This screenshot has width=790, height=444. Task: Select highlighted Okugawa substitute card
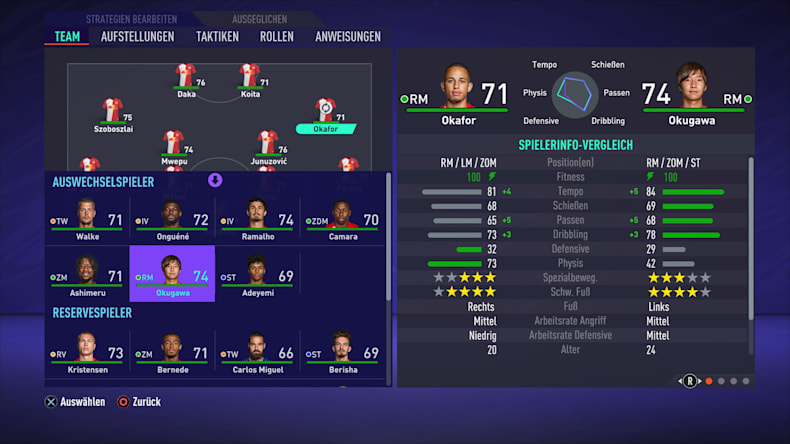(x=172, y=275)
